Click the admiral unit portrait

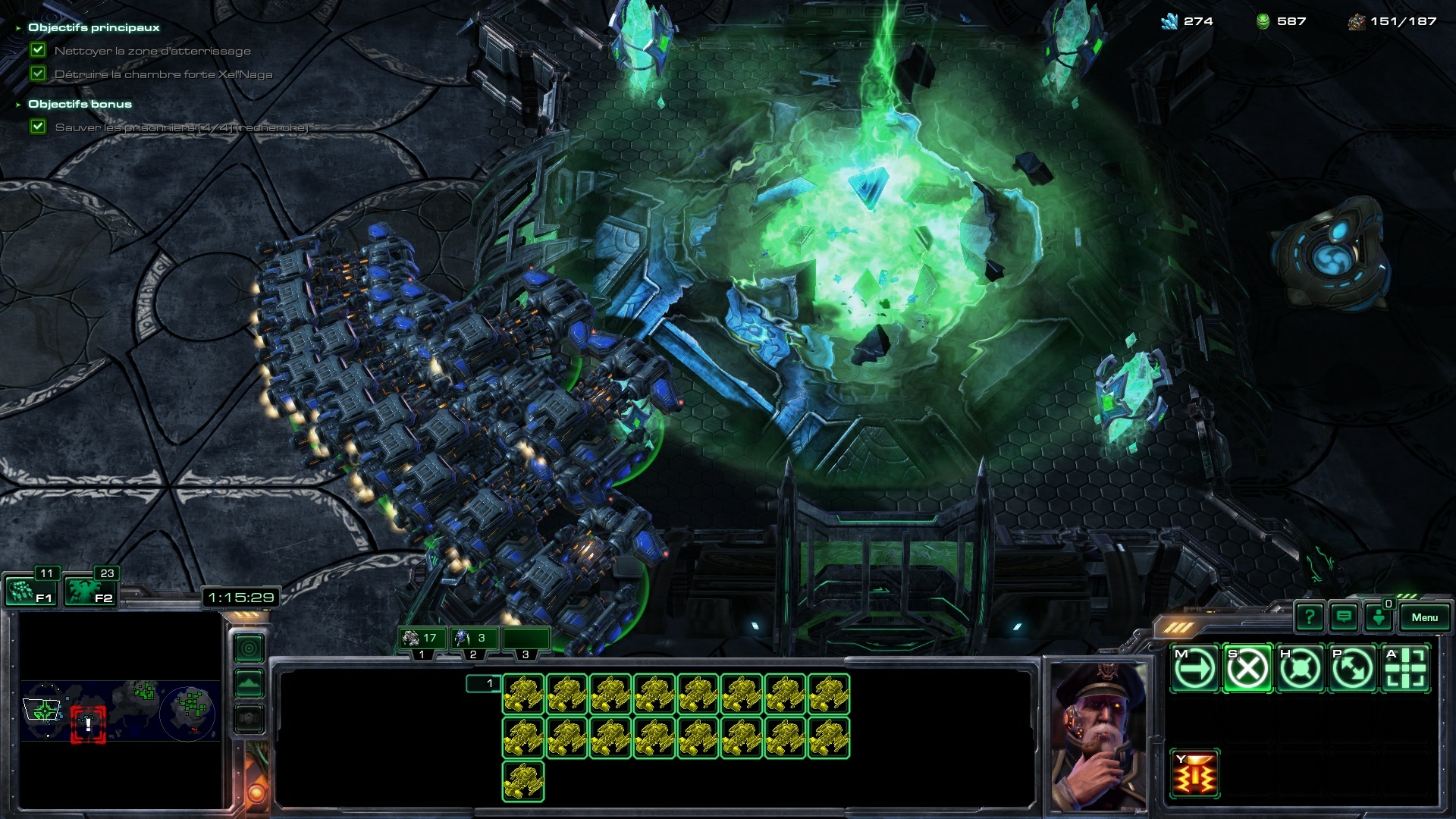click(1098, 736)
